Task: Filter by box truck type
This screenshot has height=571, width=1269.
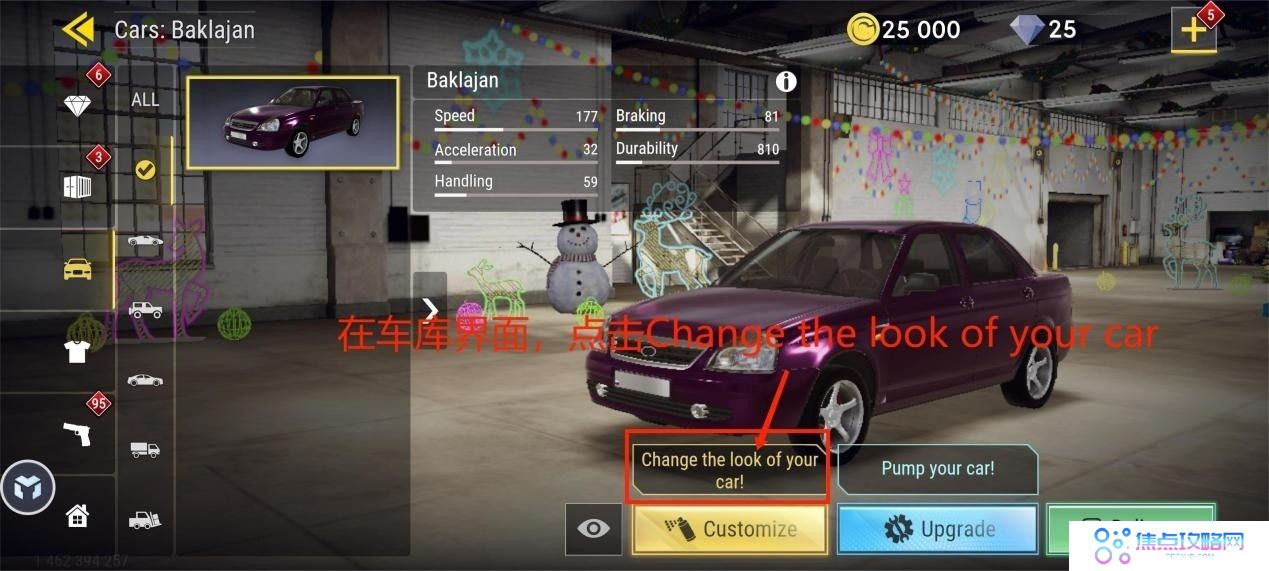Action: (145, 449)
